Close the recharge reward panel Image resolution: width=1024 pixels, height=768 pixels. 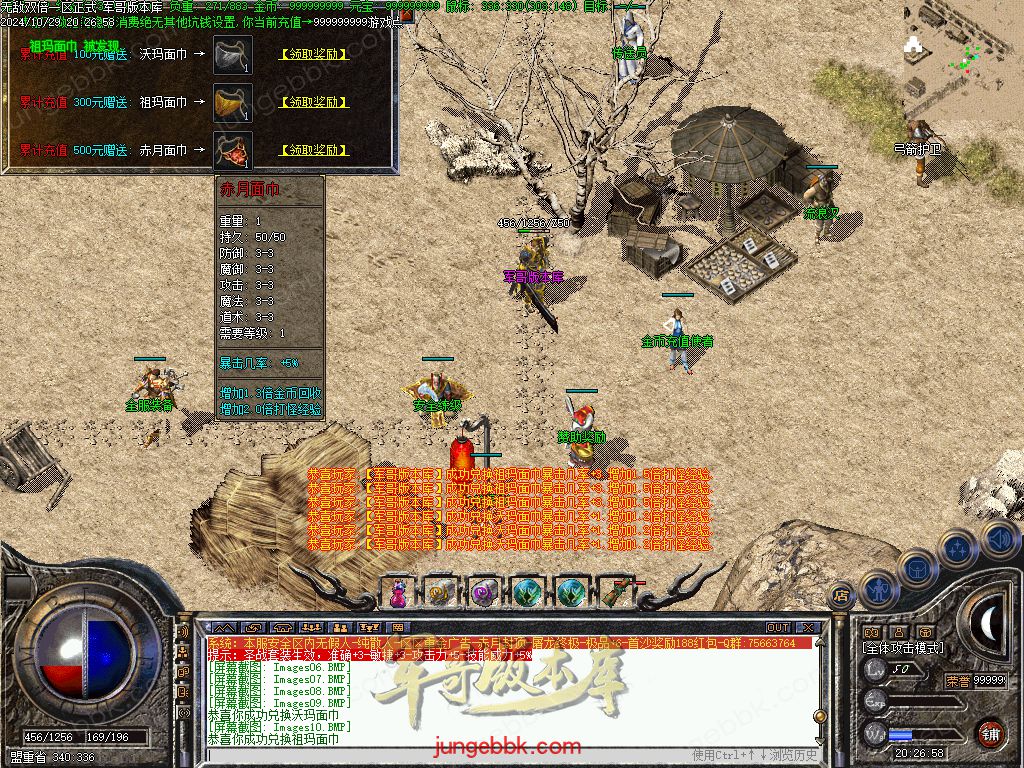pos(408,16)
